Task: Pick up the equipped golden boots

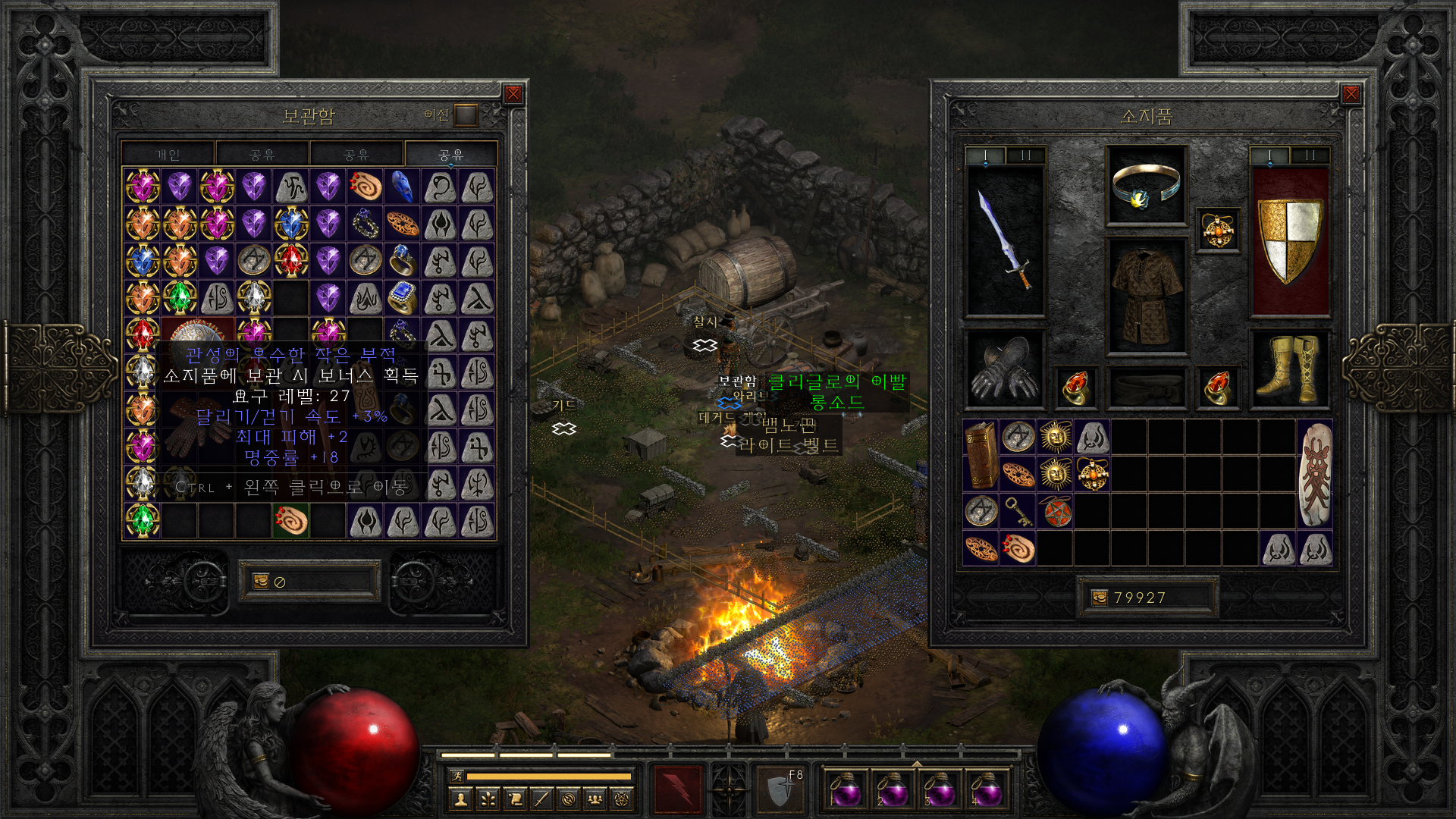Action: point(1289,369)
